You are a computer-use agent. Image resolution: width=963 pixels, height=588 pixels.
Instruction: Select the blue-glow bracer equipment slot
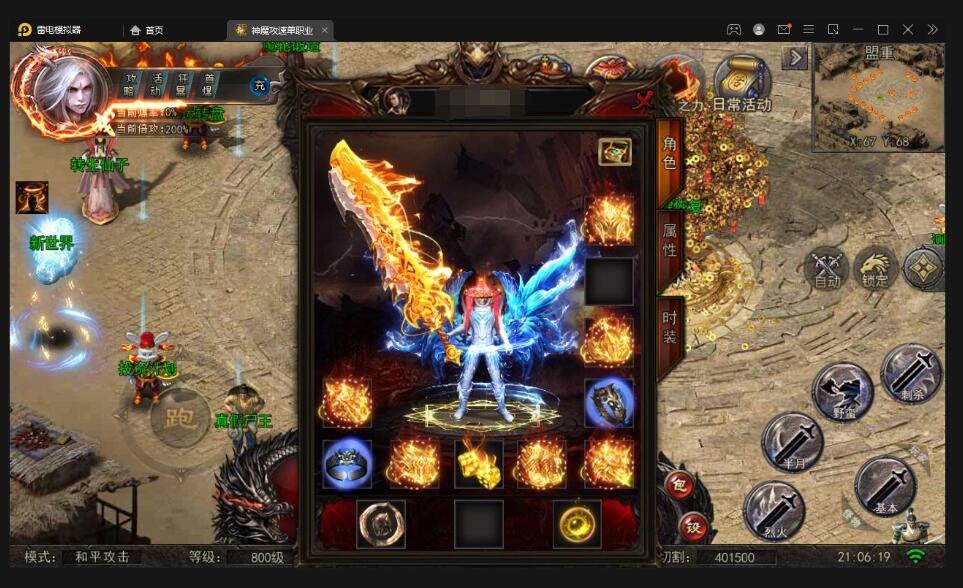pos(609,402)
